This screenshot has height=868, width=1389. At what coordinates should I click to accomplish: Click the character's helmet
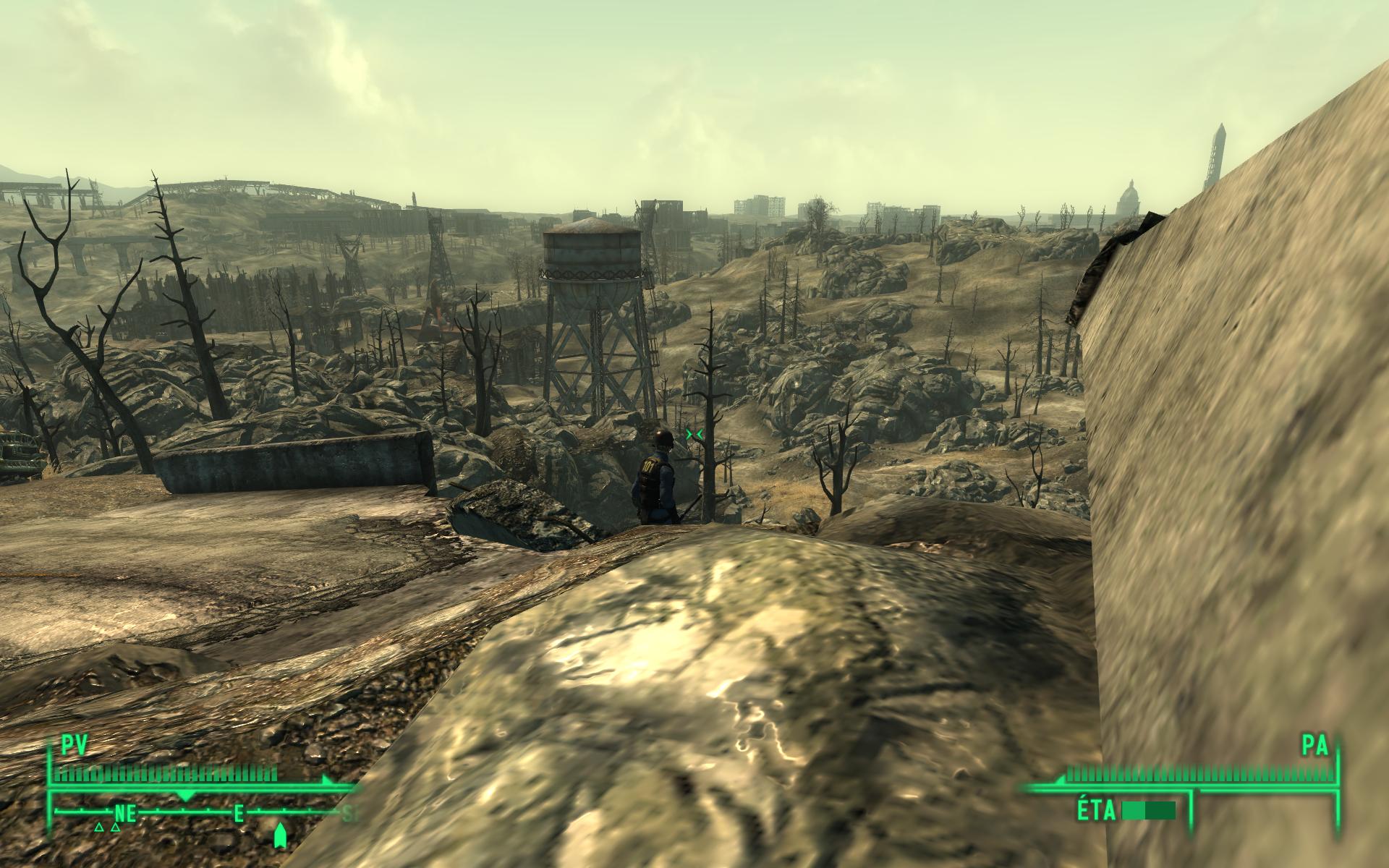pyautogui.click(x=662, y=436)
